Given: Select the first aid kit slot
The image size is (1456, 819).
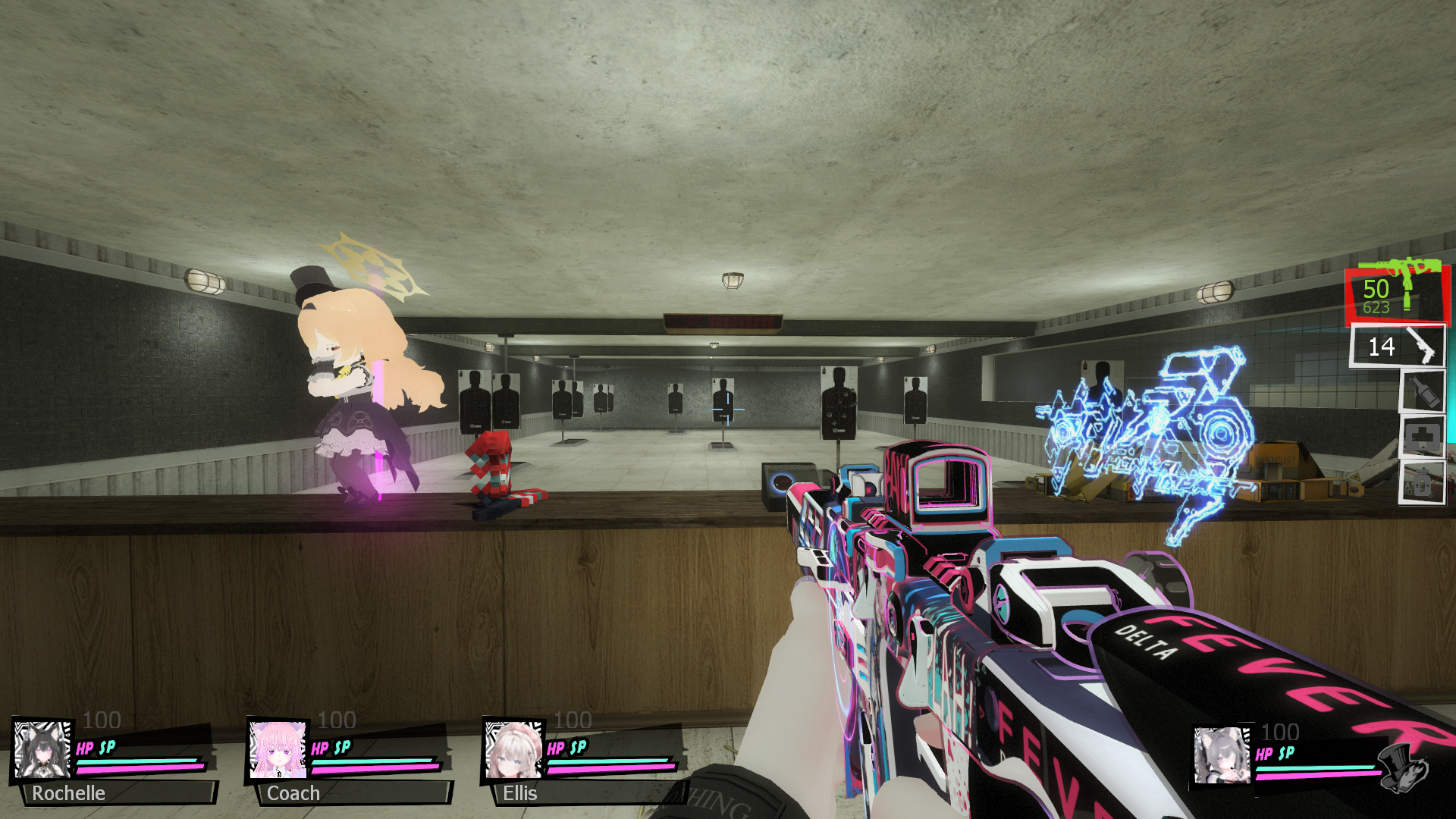Looking at the screenshot, I should (x=1422, y=437).
